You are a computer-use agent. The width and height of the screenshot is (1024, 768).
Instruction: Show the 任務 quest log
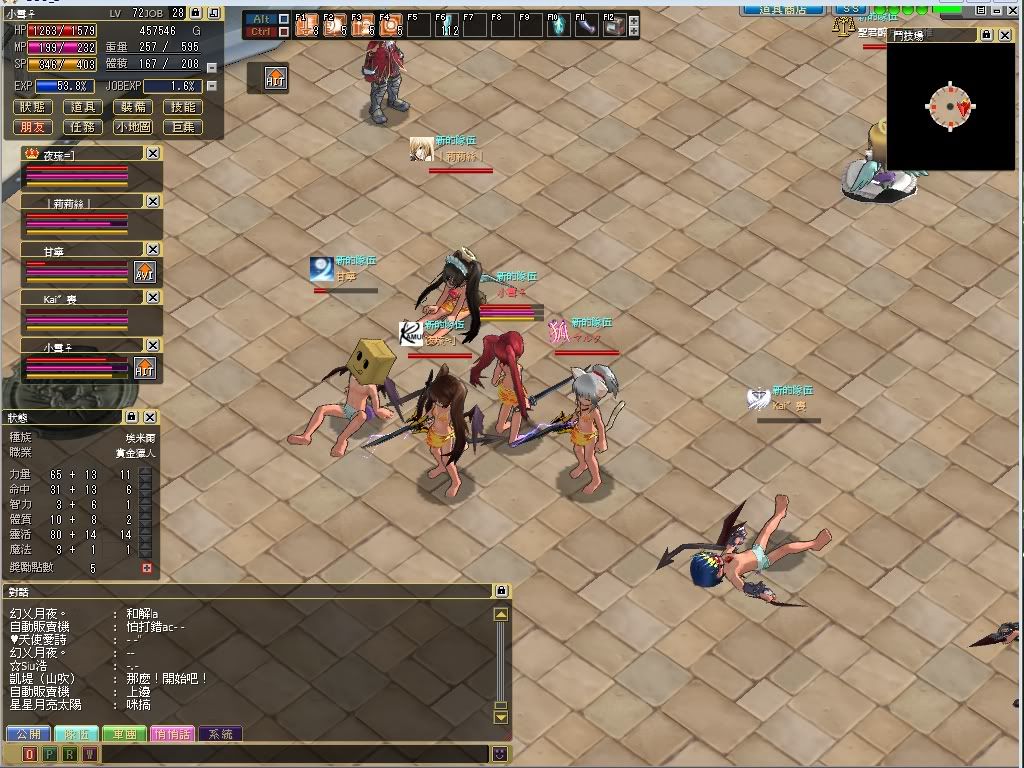point(84,127)
